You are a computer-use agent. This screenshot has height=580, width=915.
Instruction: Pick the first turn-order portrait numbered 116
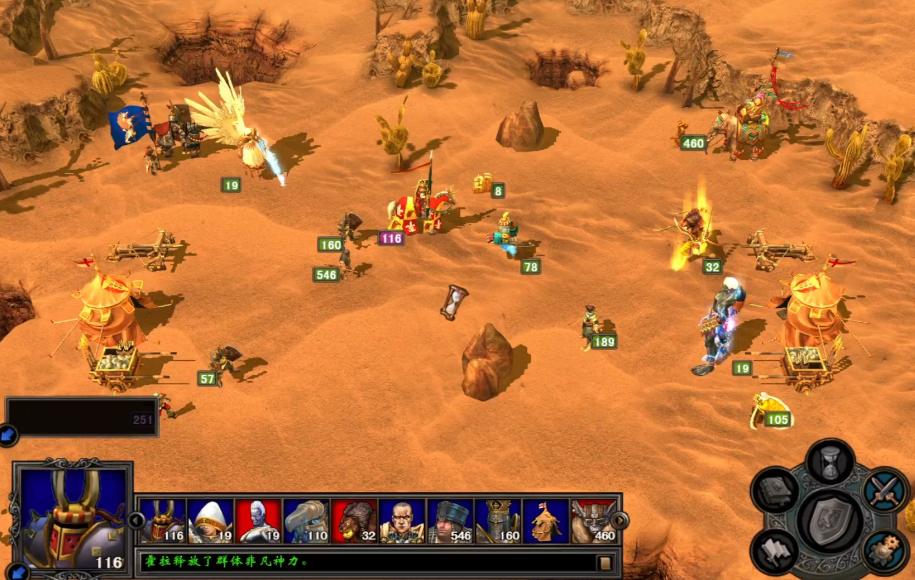[162, 521]
